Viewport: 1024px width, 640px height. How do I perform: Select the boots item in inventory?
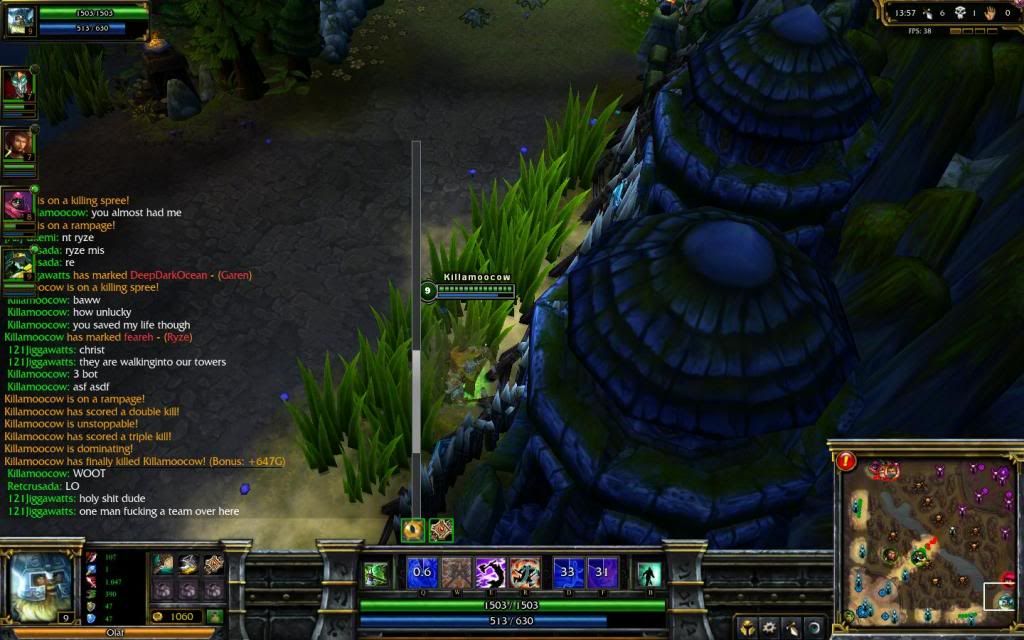(188, 565)
